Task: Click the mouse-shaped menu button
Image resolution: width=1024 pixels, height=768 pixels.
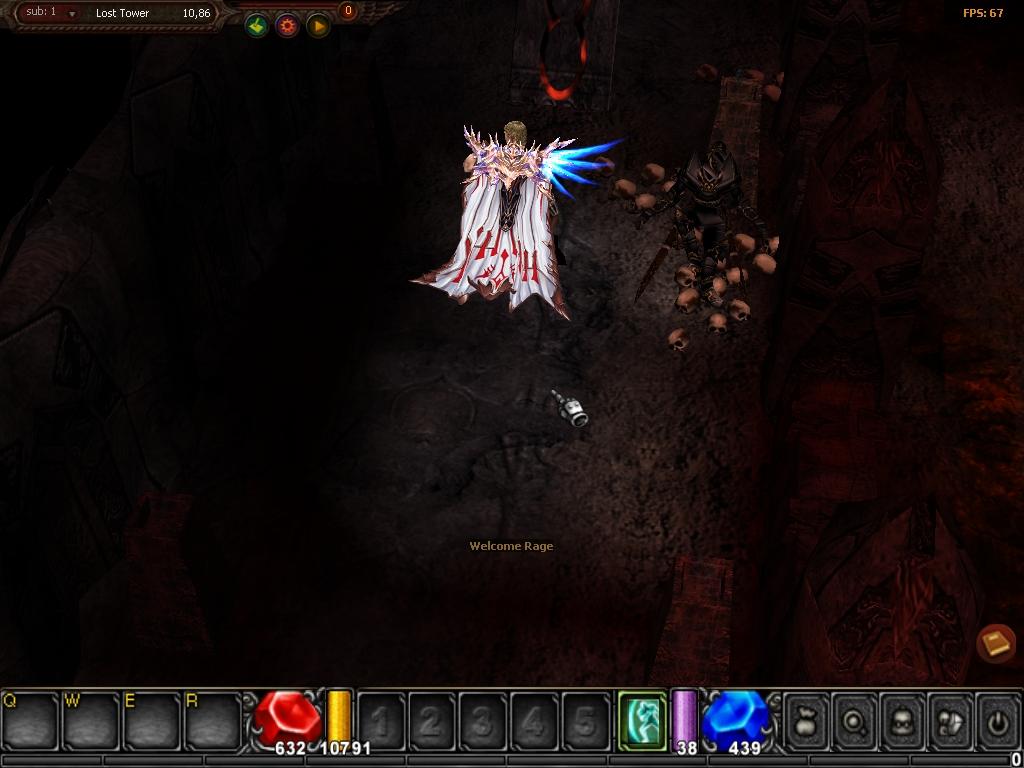Action: pyautogui.click(x=951, y=721)
